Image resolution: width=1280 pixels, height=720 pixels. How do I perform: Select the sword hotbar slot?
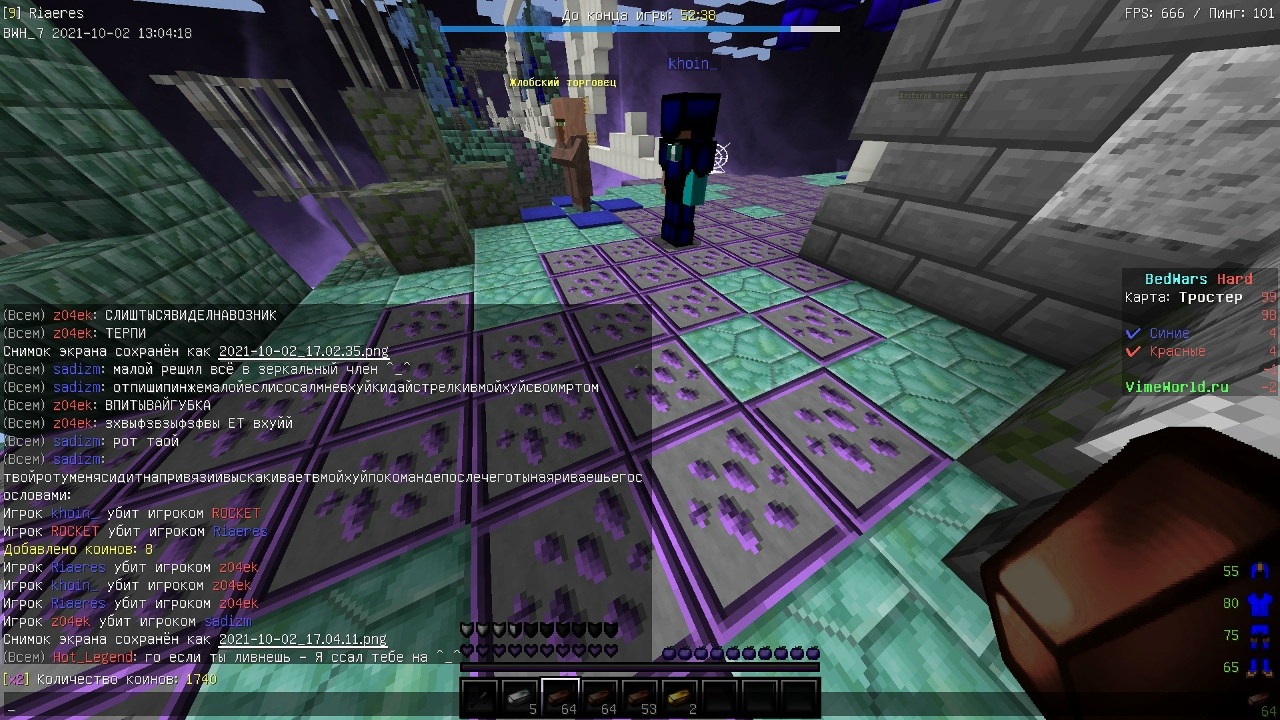pyautogui.click(x=480, y=697)
